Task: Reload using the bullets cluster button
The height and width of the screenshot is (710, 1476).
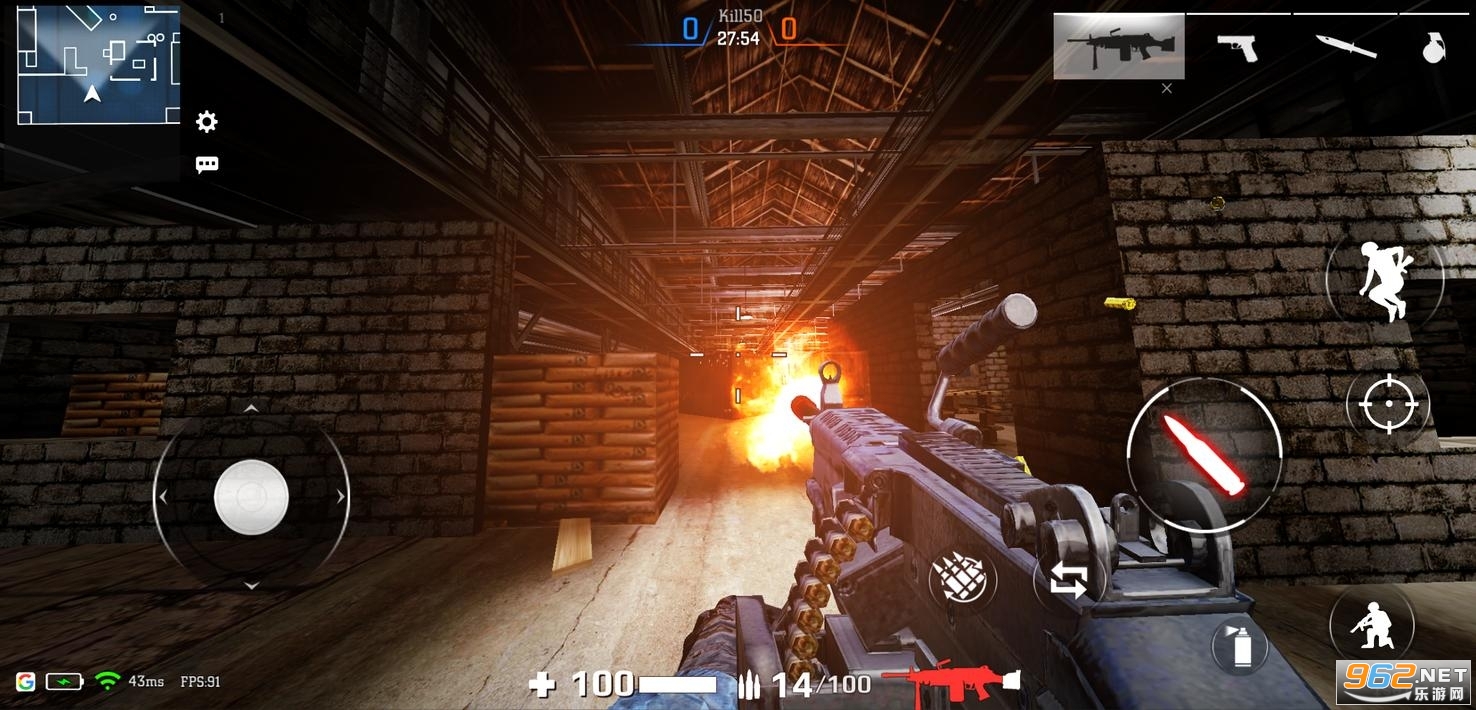Action: click(960, 578)
